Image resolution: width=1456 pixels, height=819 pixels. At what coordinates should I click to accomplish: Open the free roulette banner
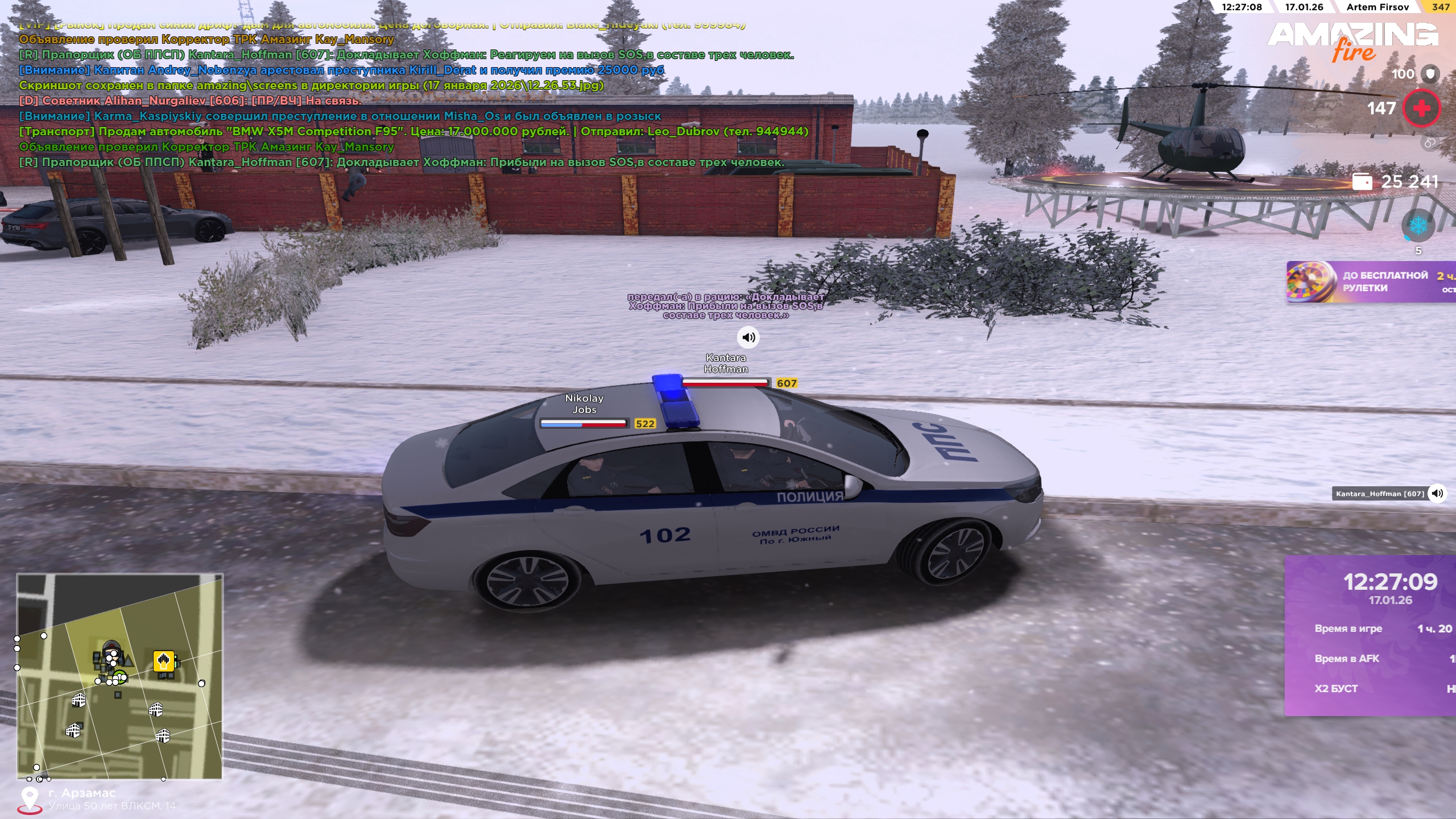pyautogui.click(x=1371, y=282)
